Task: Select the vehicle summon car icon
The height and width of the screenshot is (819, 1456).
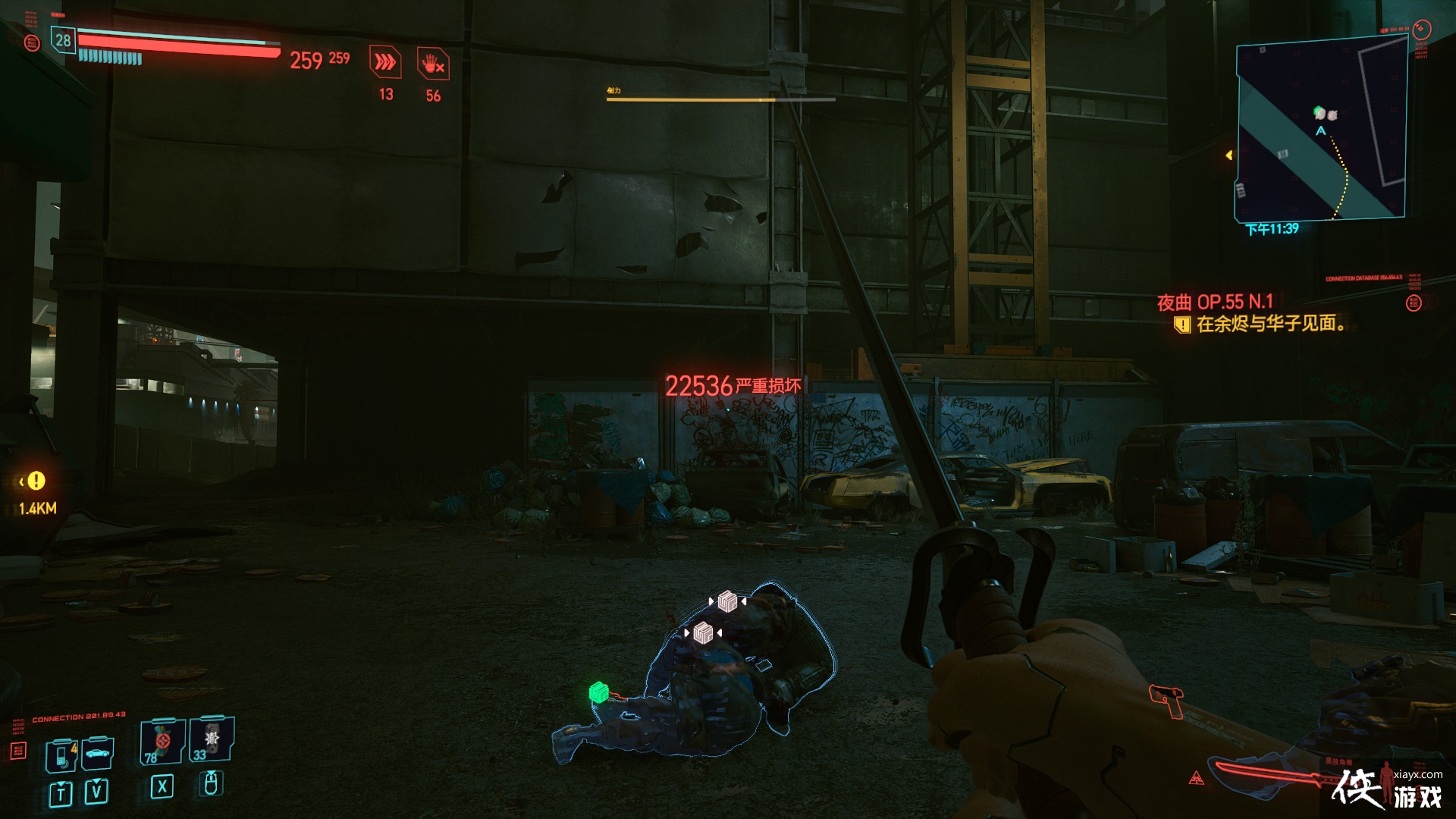Action: pos(98,753)
